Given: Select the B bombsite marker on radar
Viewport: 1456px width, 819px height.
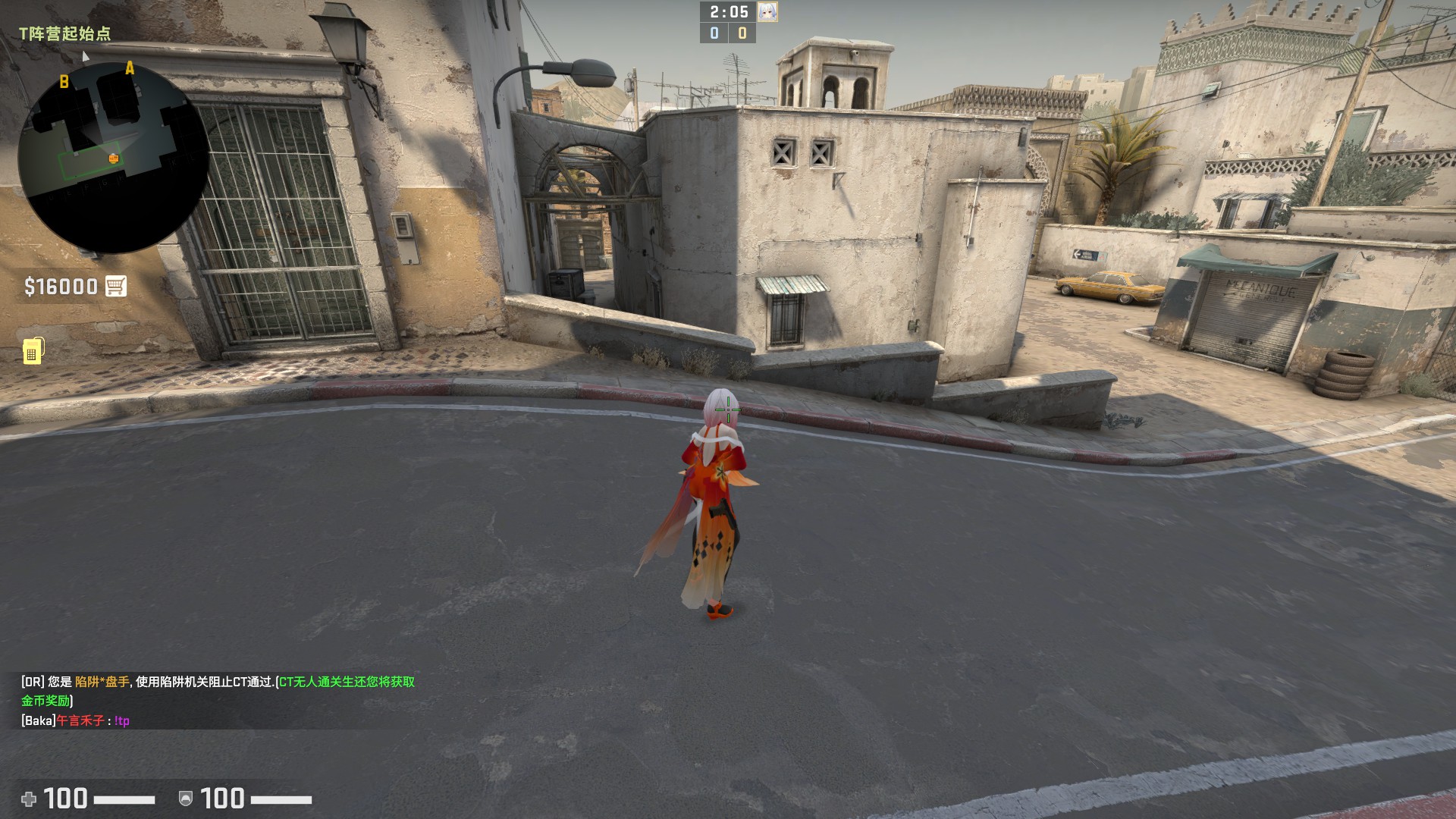Looking at the screenshot, I should coord(64,82).
